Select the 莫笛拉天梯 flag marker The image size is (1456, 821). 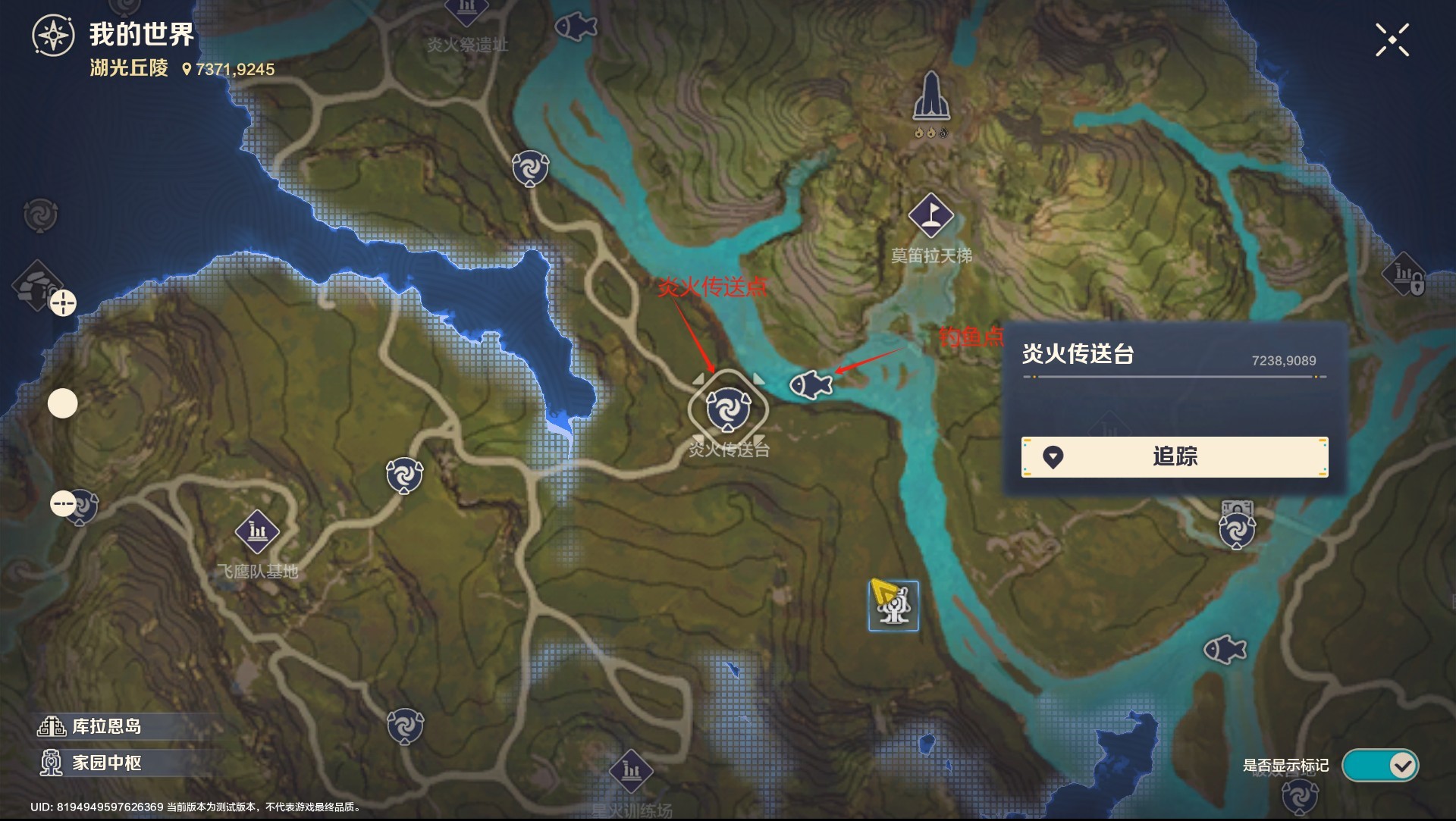[930, 215]
